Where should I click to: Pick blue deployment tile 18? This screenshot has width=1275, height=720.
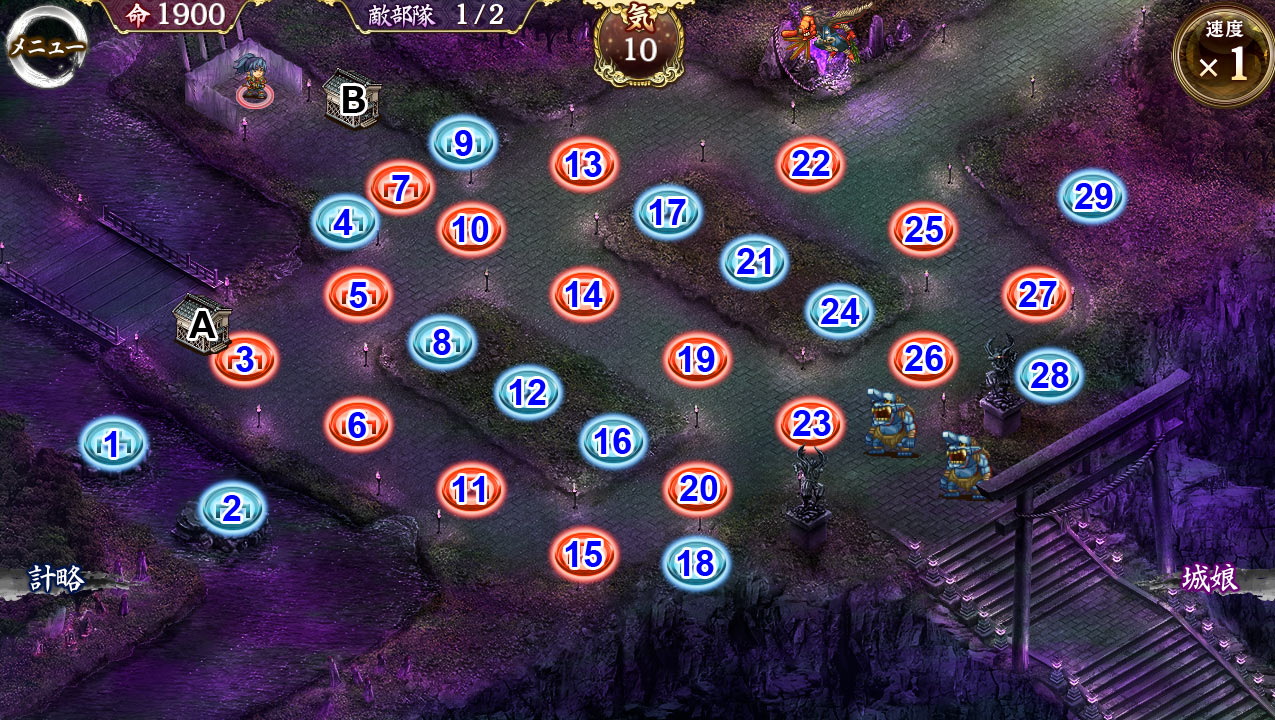pyautogui.click(x=696, y=564)
